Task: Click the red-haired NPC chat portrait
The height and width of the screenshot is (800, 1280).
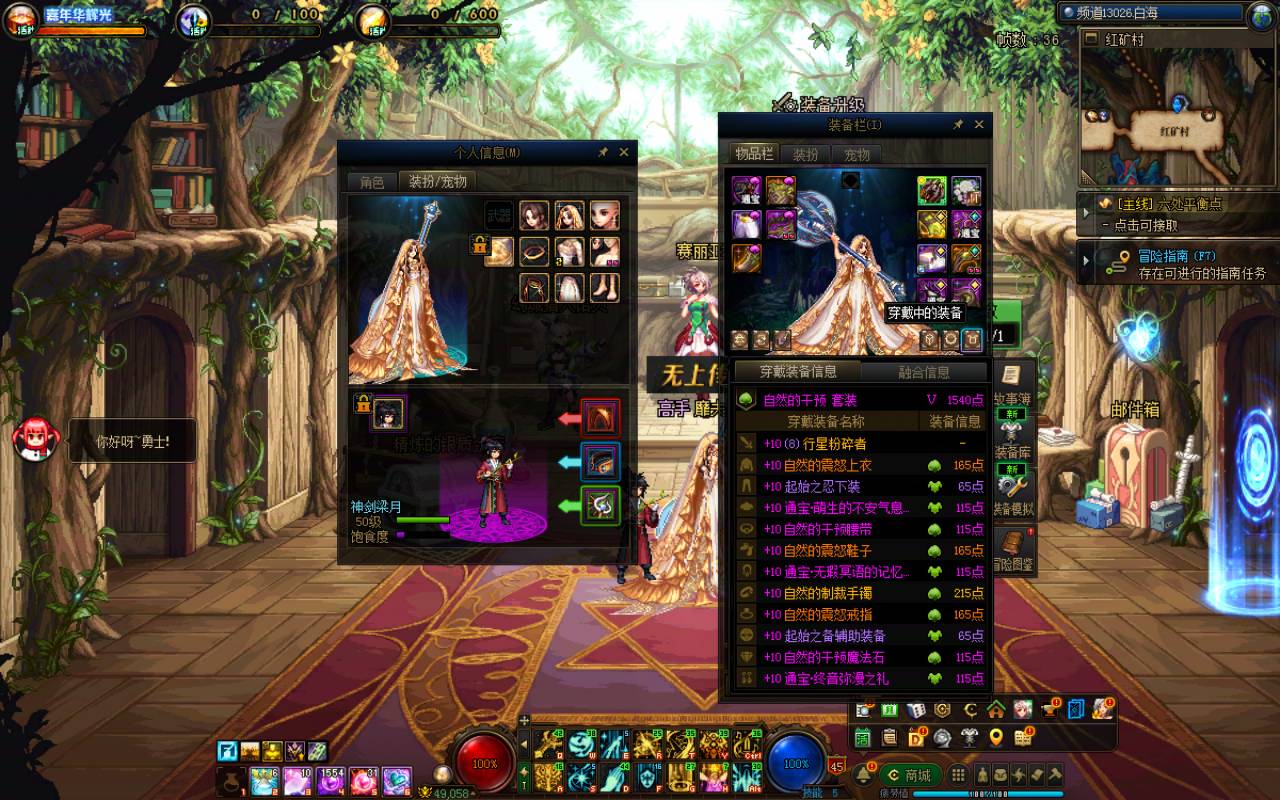Action: click(31, 439)
